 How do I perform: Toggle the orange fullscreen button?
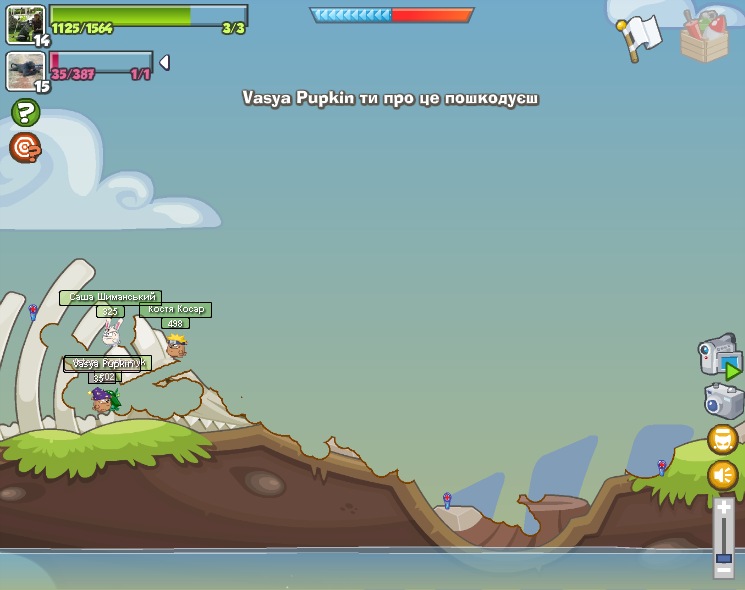723,439
